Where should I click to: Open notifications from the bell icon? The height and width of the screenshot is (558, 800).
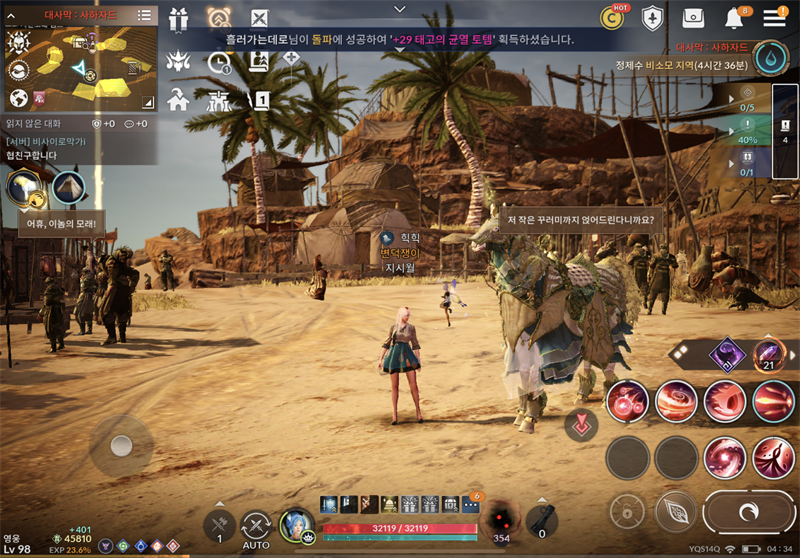pyautogui.click(x=735, y=18)
